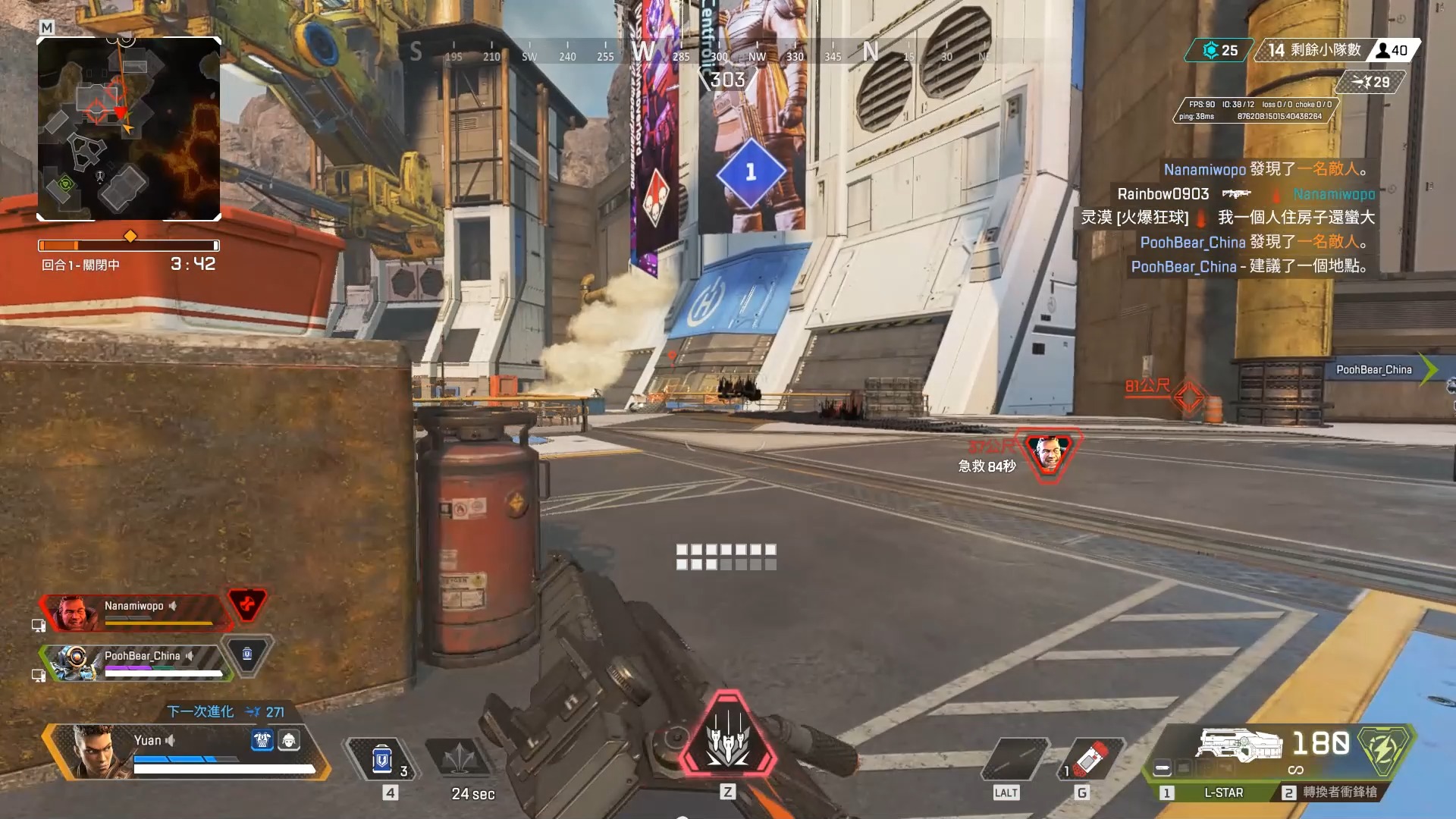Click the squads remaining counter
The image size is (1456, 819).
tap(1314, 50)
